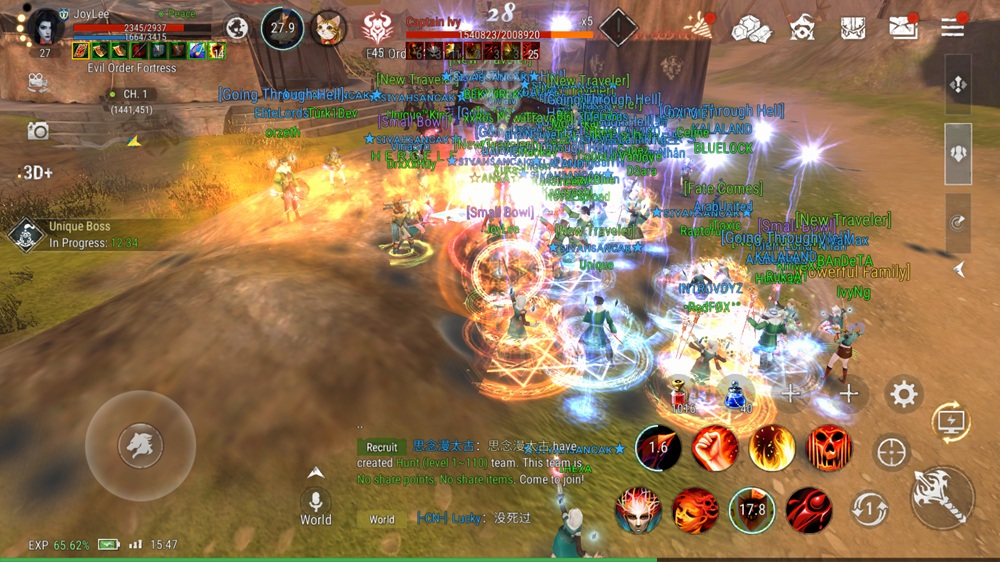Open the mail envelope icon
The width and height of the screenshot is (1000, 562).
tap(901, 27)
